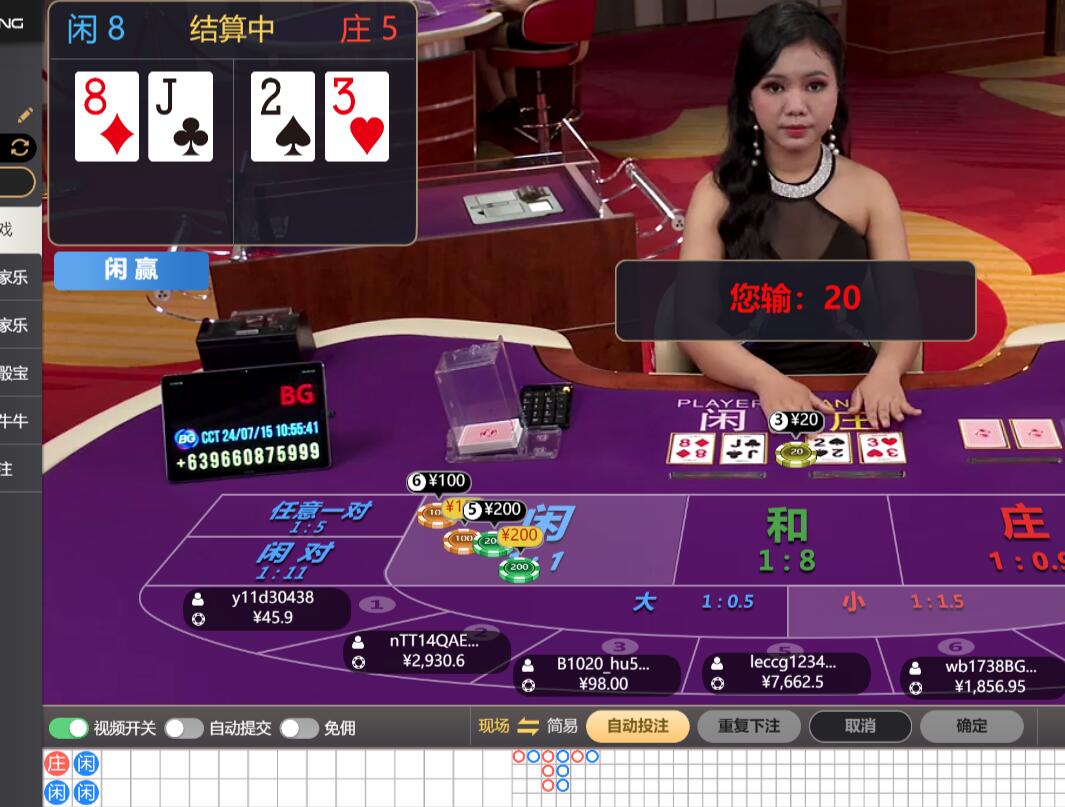Enable the 自动提交 auto-submit toggle
This screenshot has width=1065, height=807.
[184, 728]
